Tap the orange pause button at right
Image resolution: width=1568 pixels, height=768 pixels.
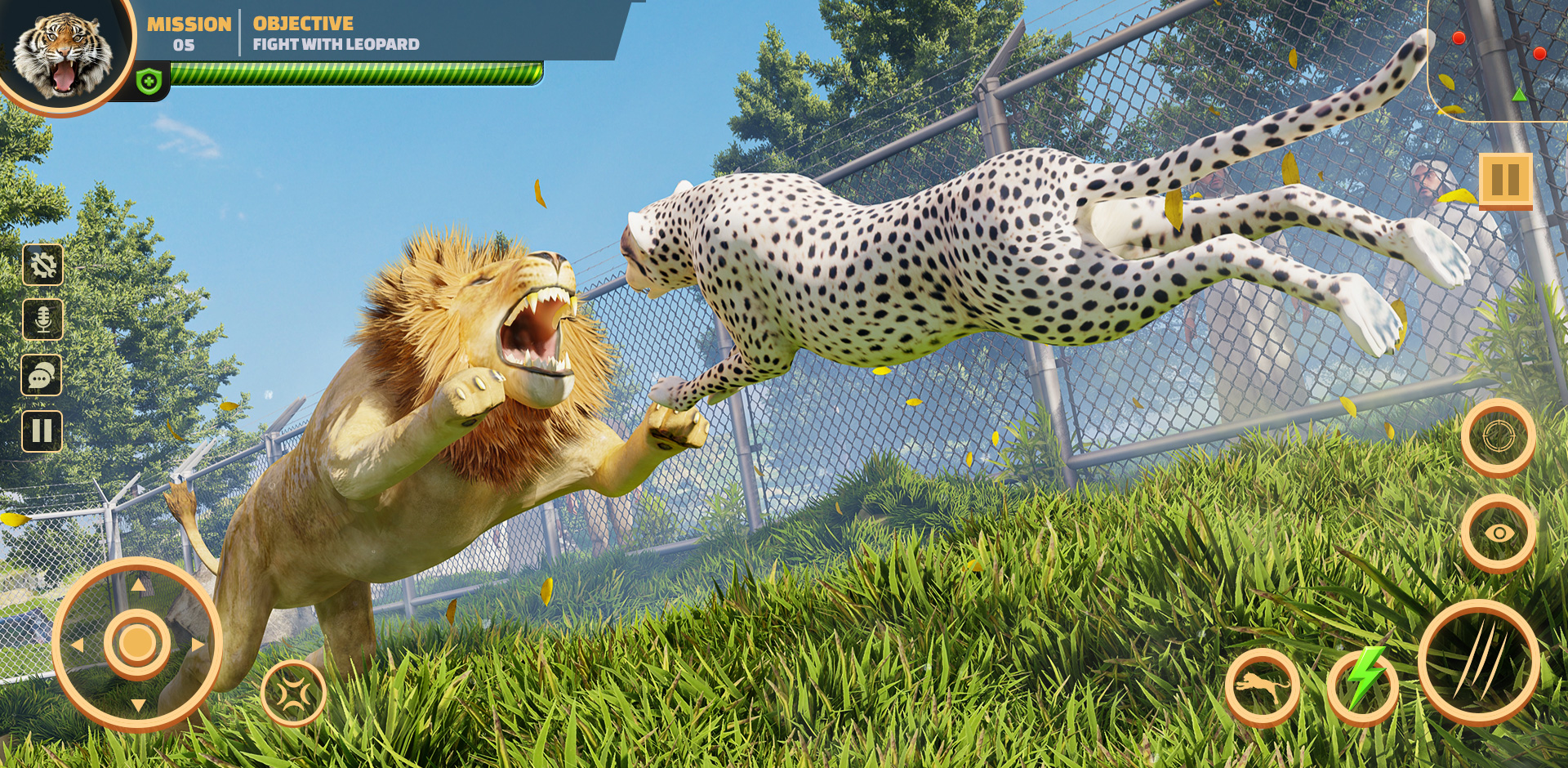(1505, 180)
